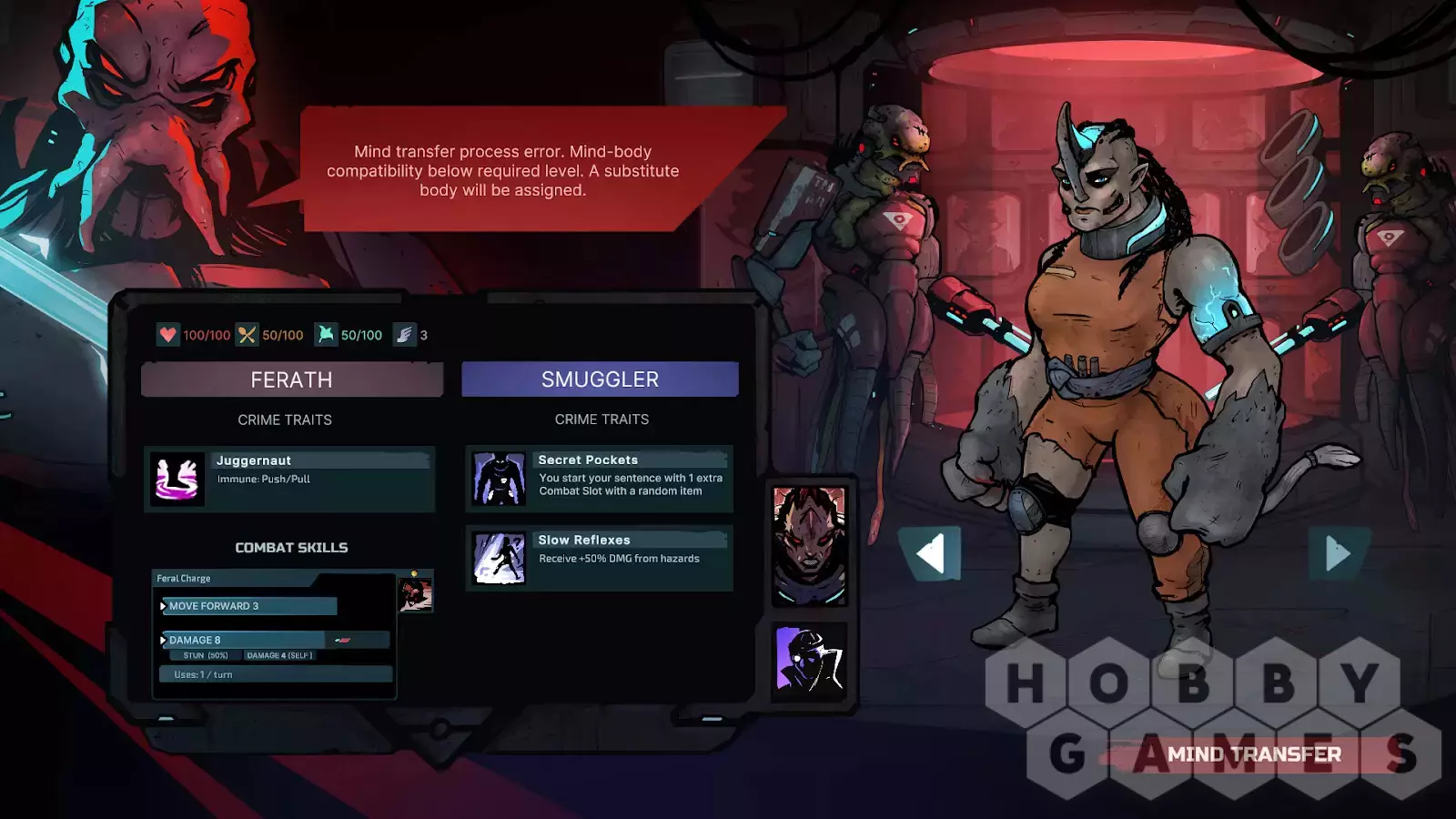Click the Feral Charge skill icon
Image resolution: width=1456 pixels, height=819 pixels.
tap(416, 595)
